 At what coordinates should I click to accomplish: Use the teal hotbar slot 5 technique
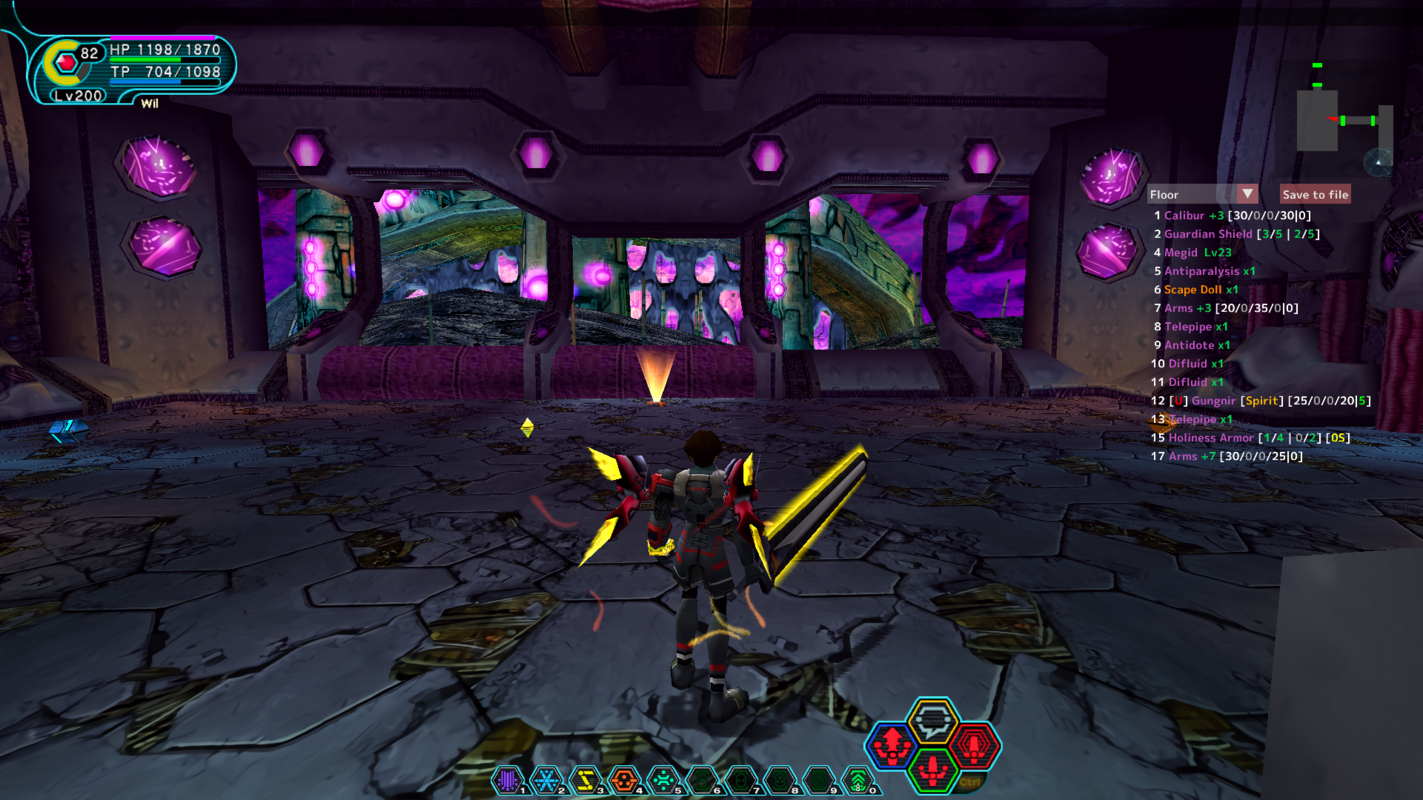click(662, 780)
